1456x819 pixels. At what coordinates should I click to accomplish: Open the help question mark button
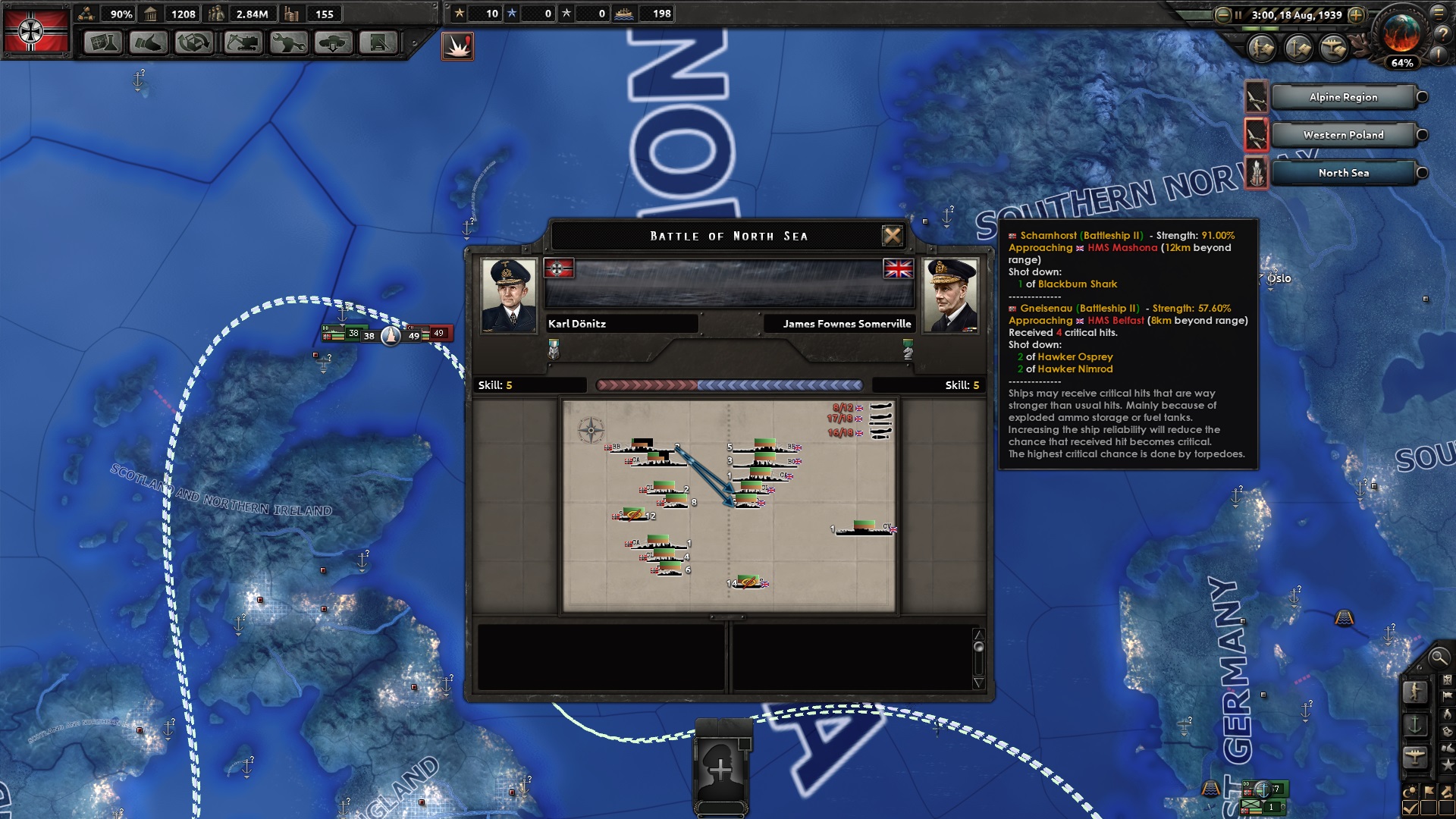click(x=1442, y=34)
